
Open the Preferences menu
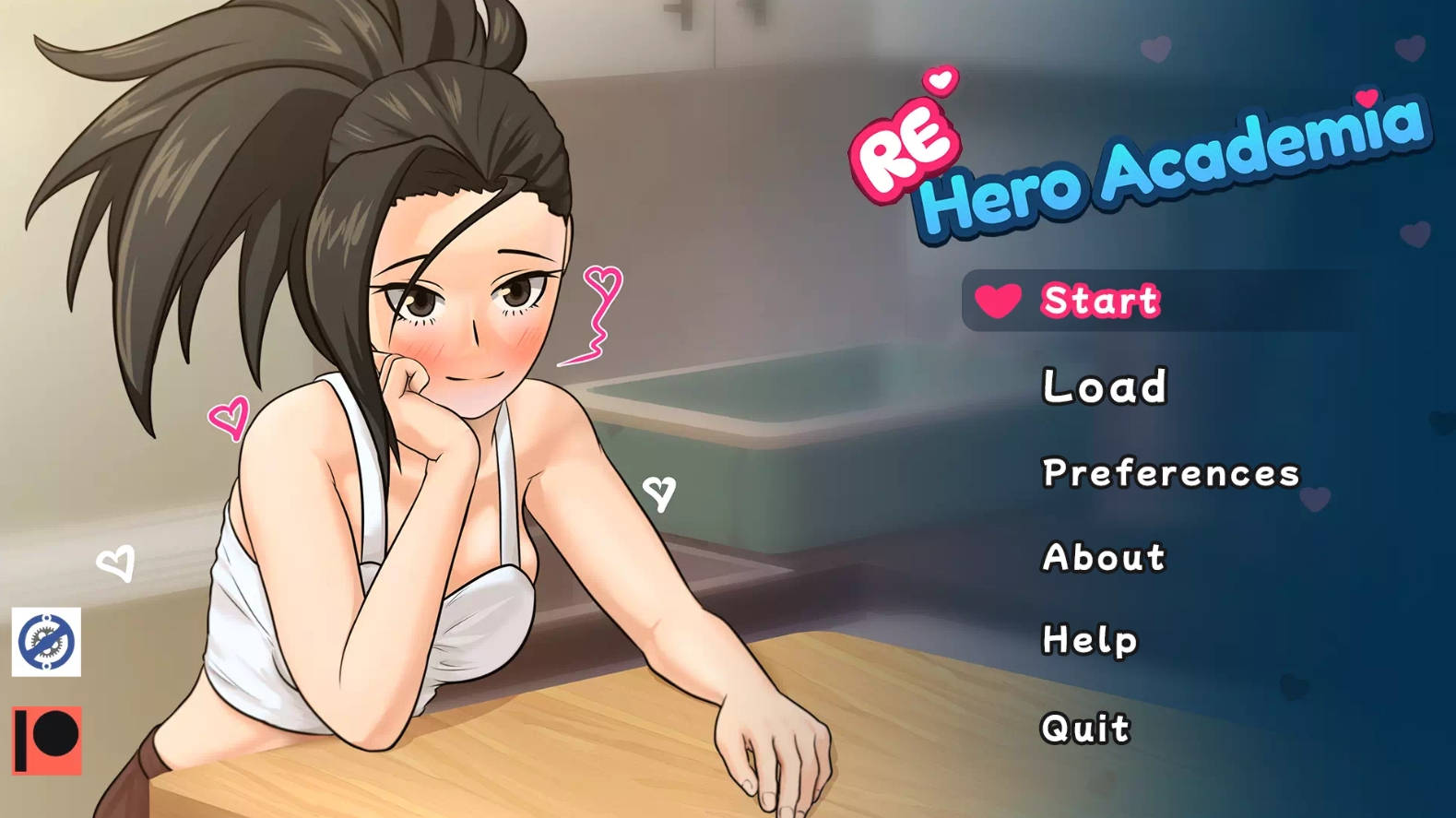[x=1169, y=472]
